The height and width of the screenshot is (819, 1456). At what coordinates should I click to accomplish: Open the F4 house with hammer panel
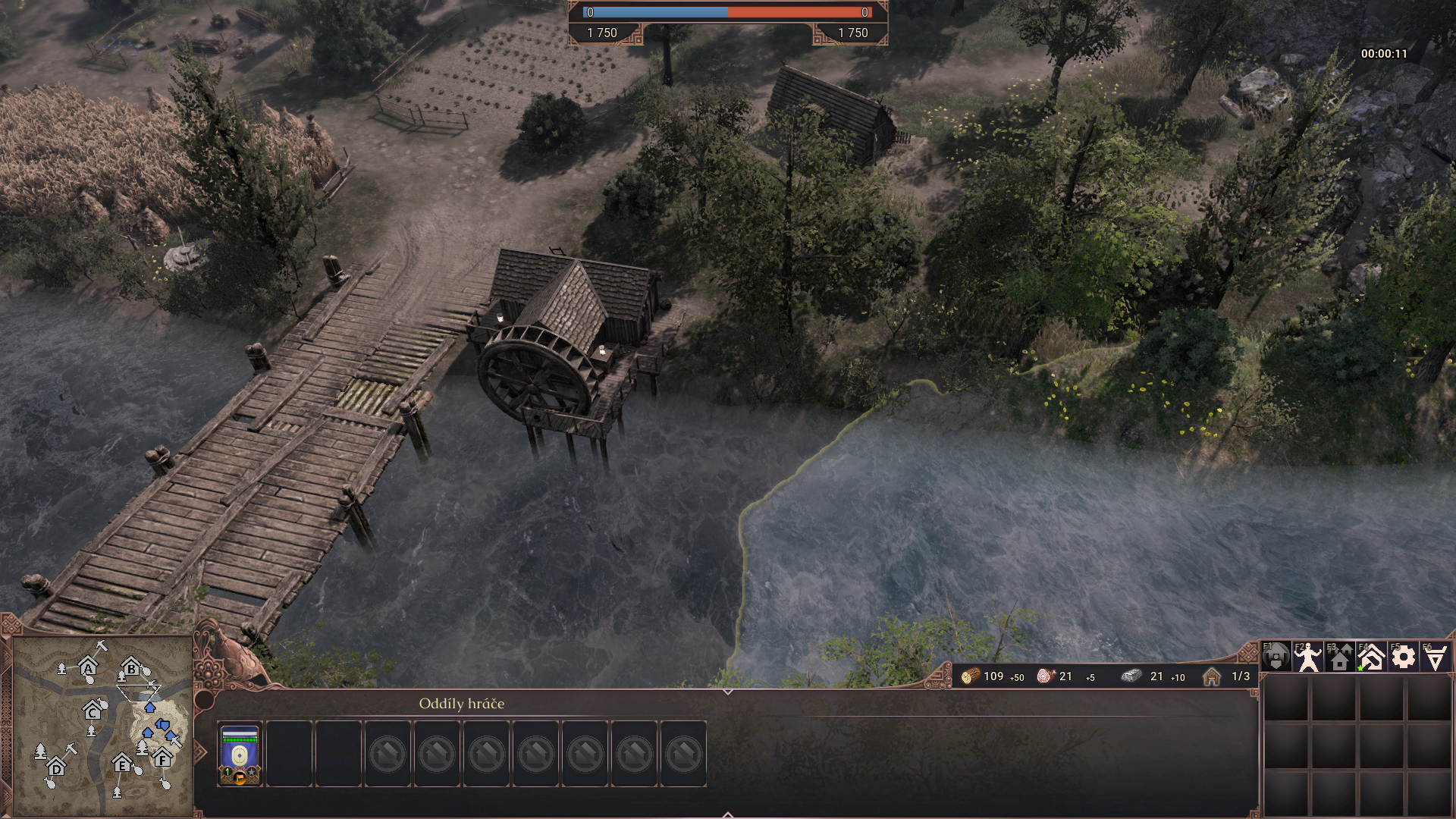(x=1371, y=657)
